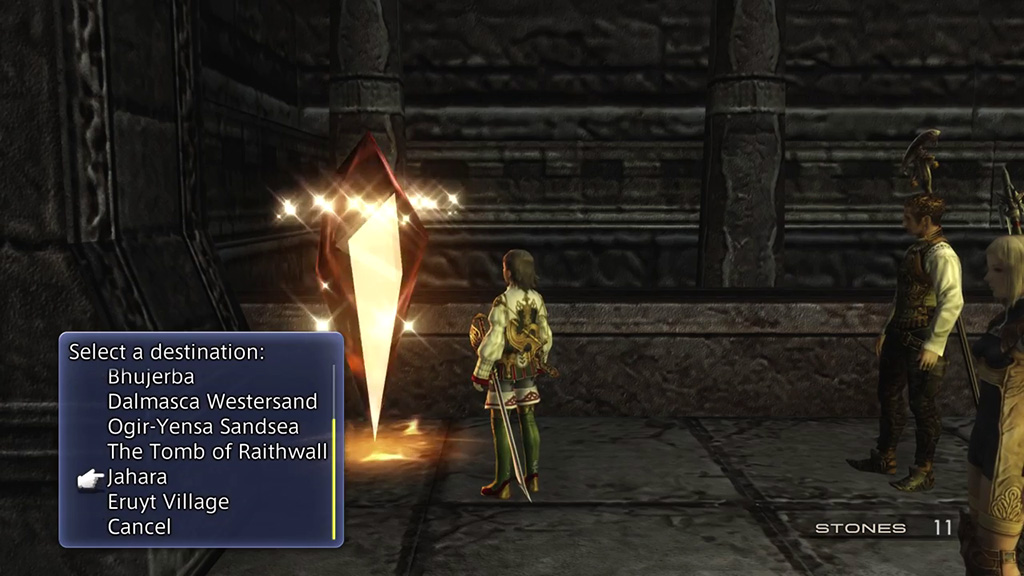The height and width of the screenshot is (576, 1024).
Task: Select Bhujerba as the destination
Action: click(151, 377)
